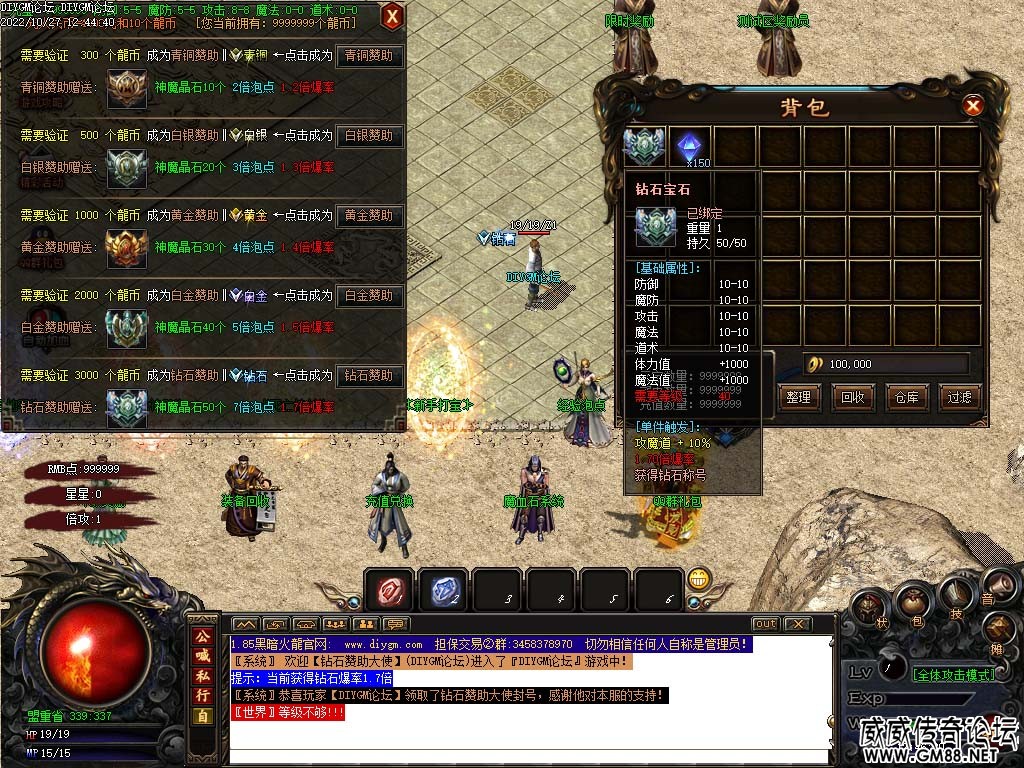Open item recycling with the 回收 button
Screen dimensions: 1024x768
pos(852,397)
